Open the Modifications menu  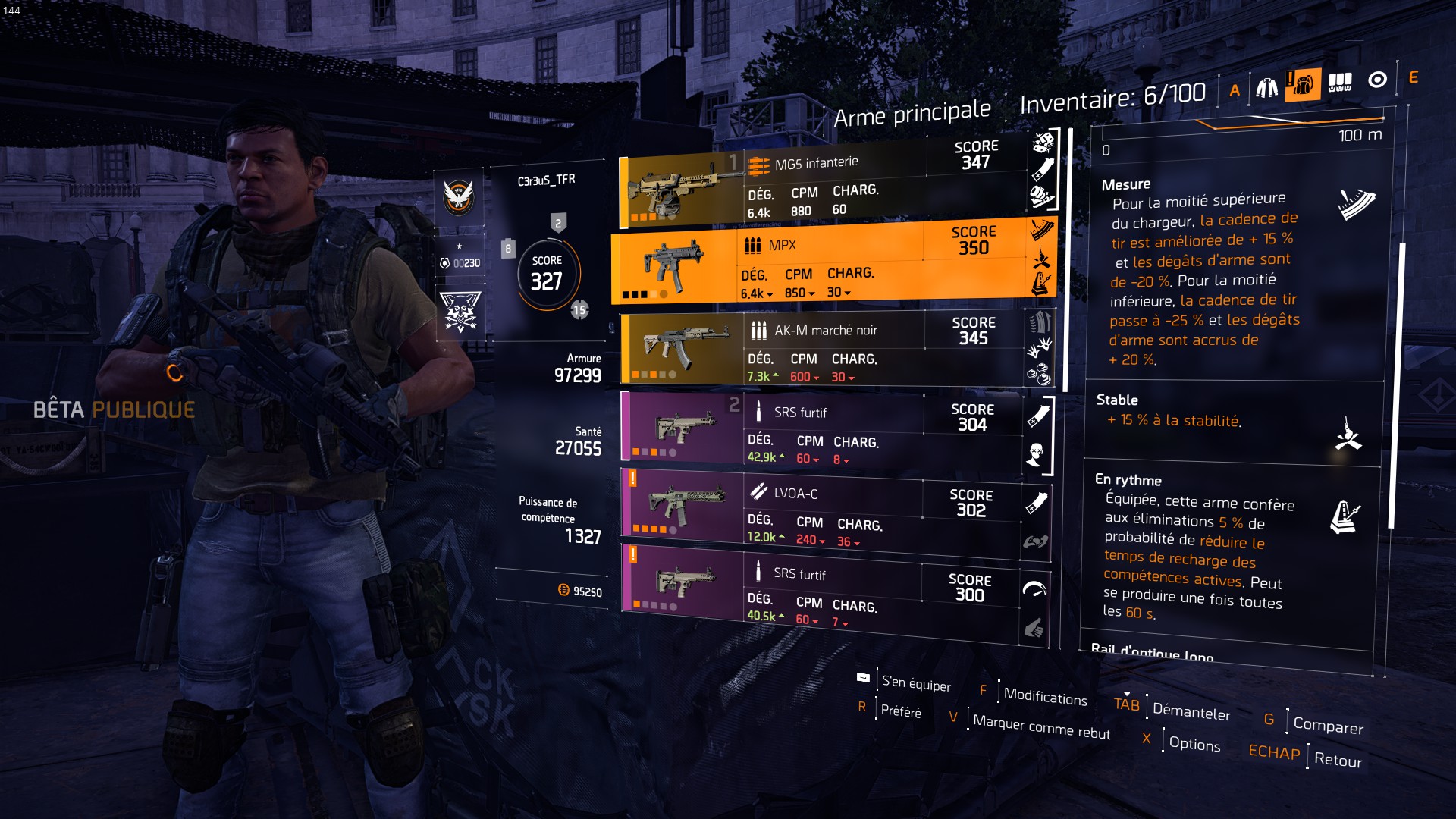tap(1045, 696)
